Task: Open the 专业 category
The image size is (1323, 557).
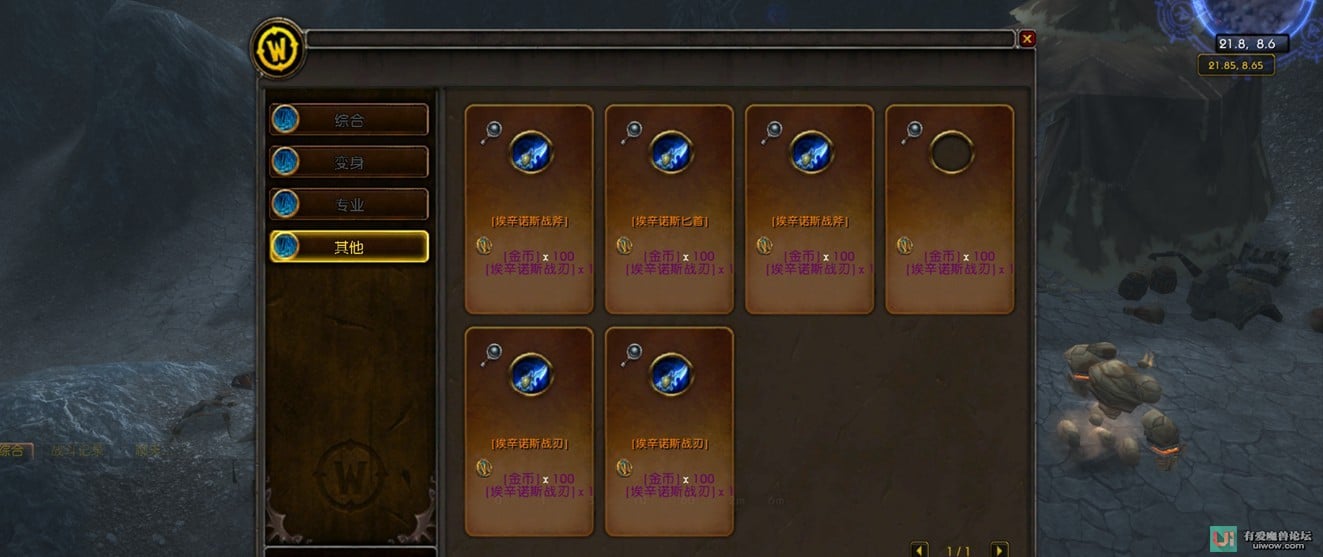Action: click(349, 204)
